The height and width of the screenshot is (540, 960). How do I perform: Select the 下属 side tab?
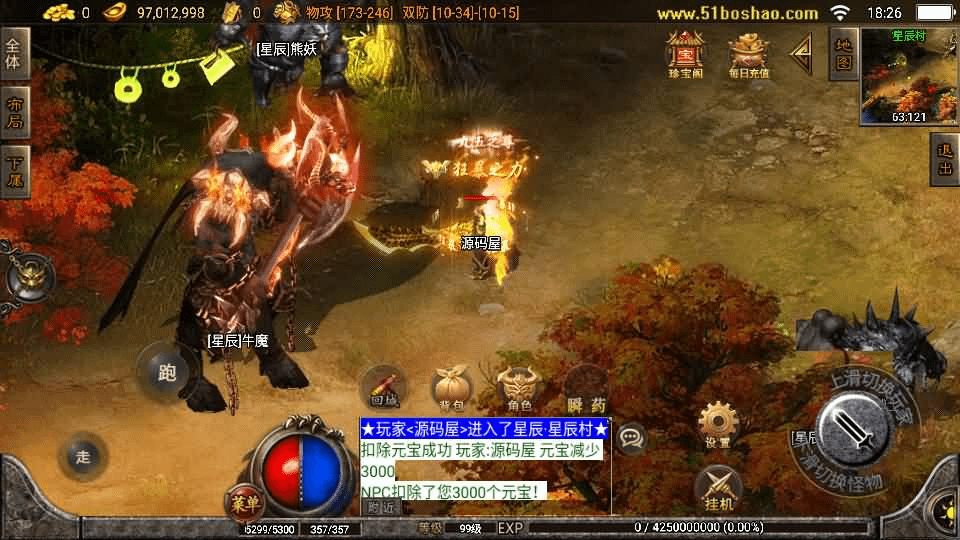click(x=15, y=172)
